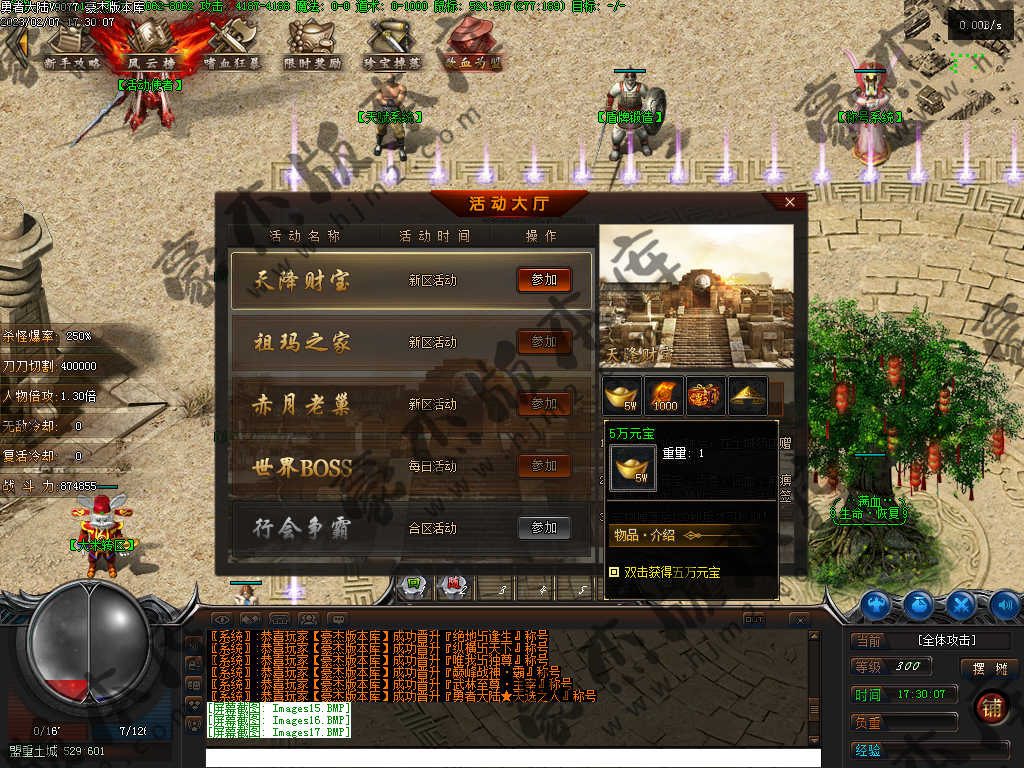The image size is (1024, 768).
Task: Join the 行会争霸 guild war event
Action: 544,528
